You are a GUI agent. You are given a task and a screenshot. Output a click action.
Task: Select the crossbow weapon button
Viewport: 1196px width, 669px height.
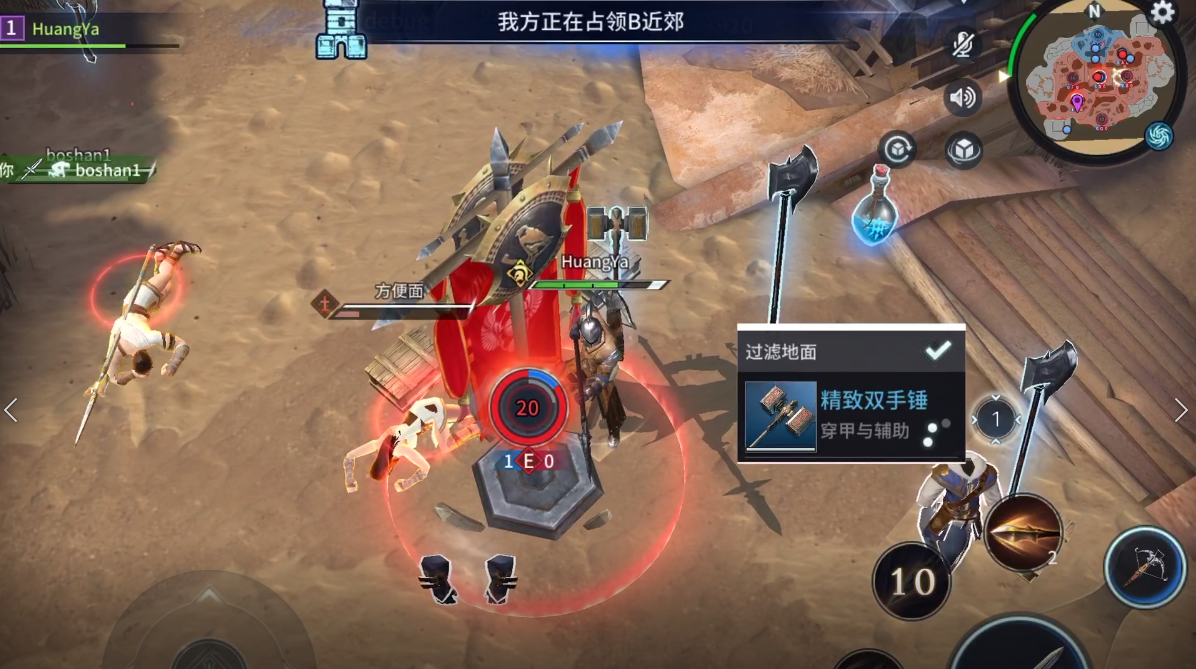tap(1145, 567)
